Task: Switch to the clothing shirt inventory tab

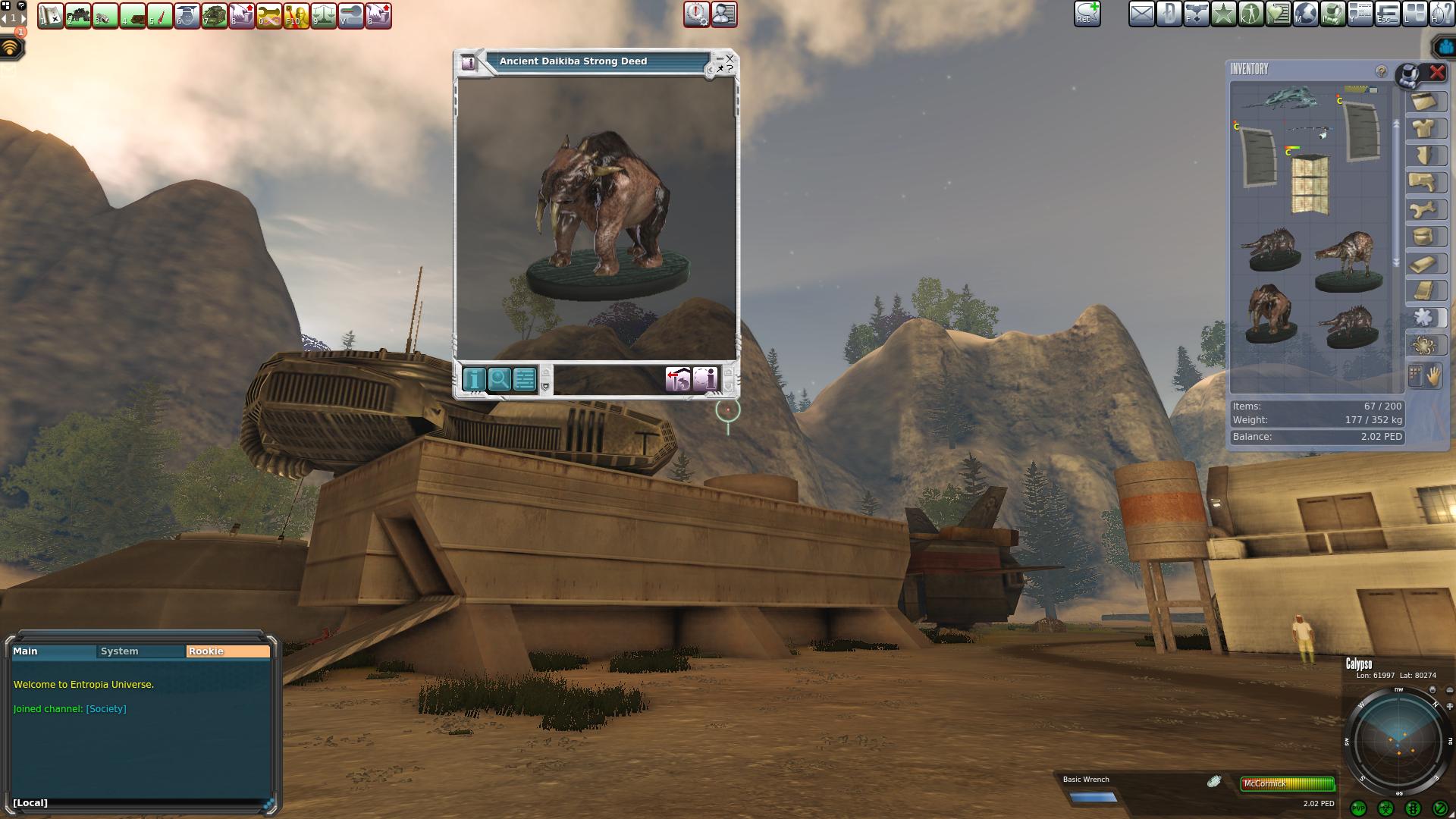Action: (x=1425, y=129)
